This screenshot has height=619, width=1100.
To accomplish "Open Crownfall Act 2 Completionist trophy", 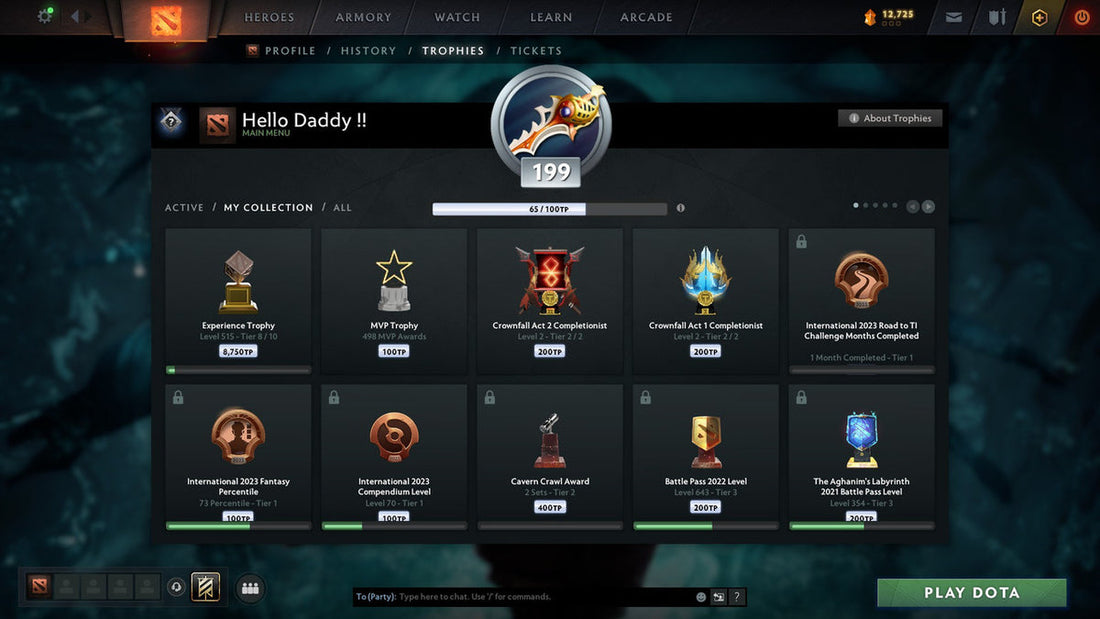I will [x=550, y=300].
